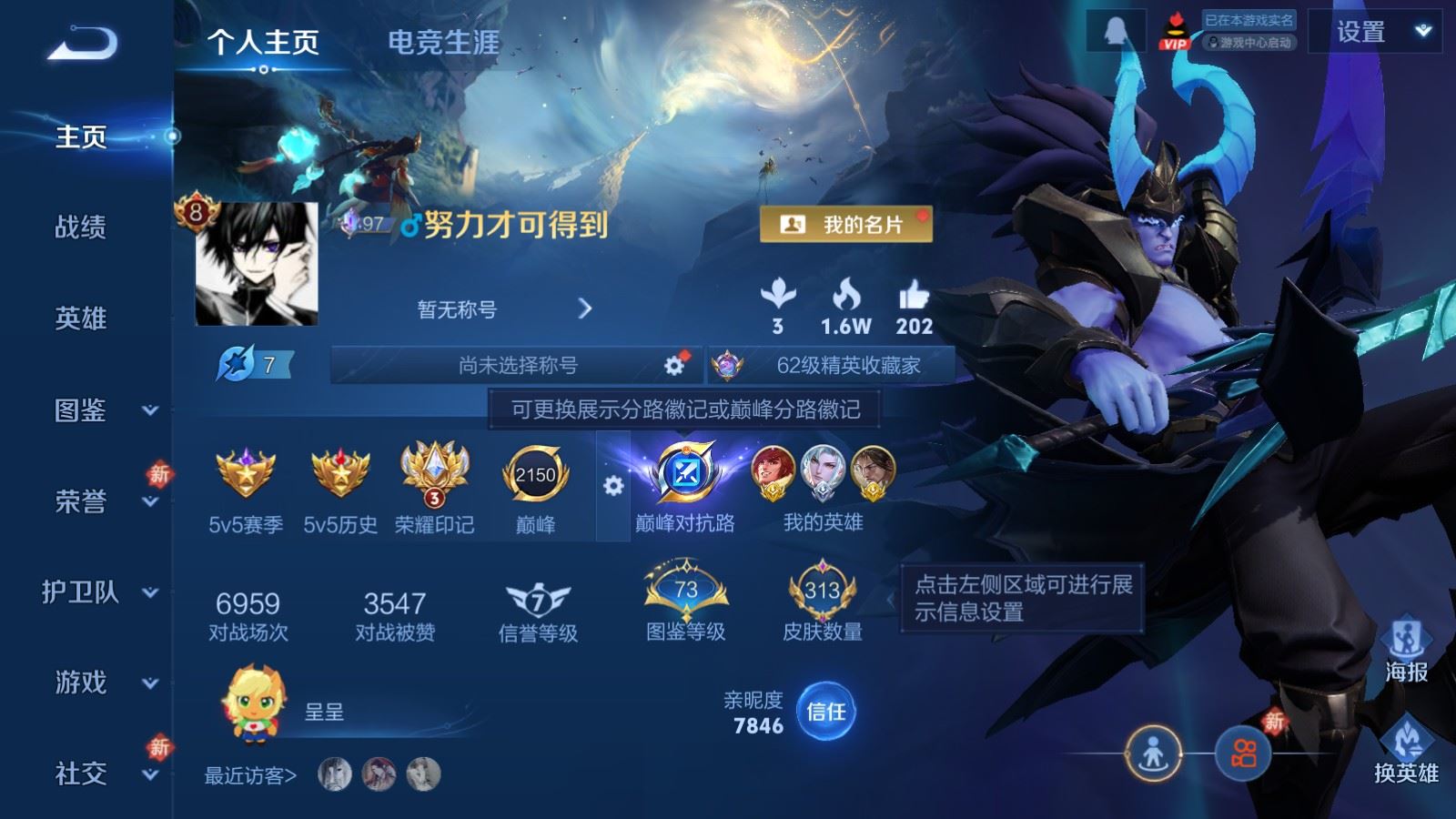Click the 巅峰对抗路 lane emblem

point(684,473)
